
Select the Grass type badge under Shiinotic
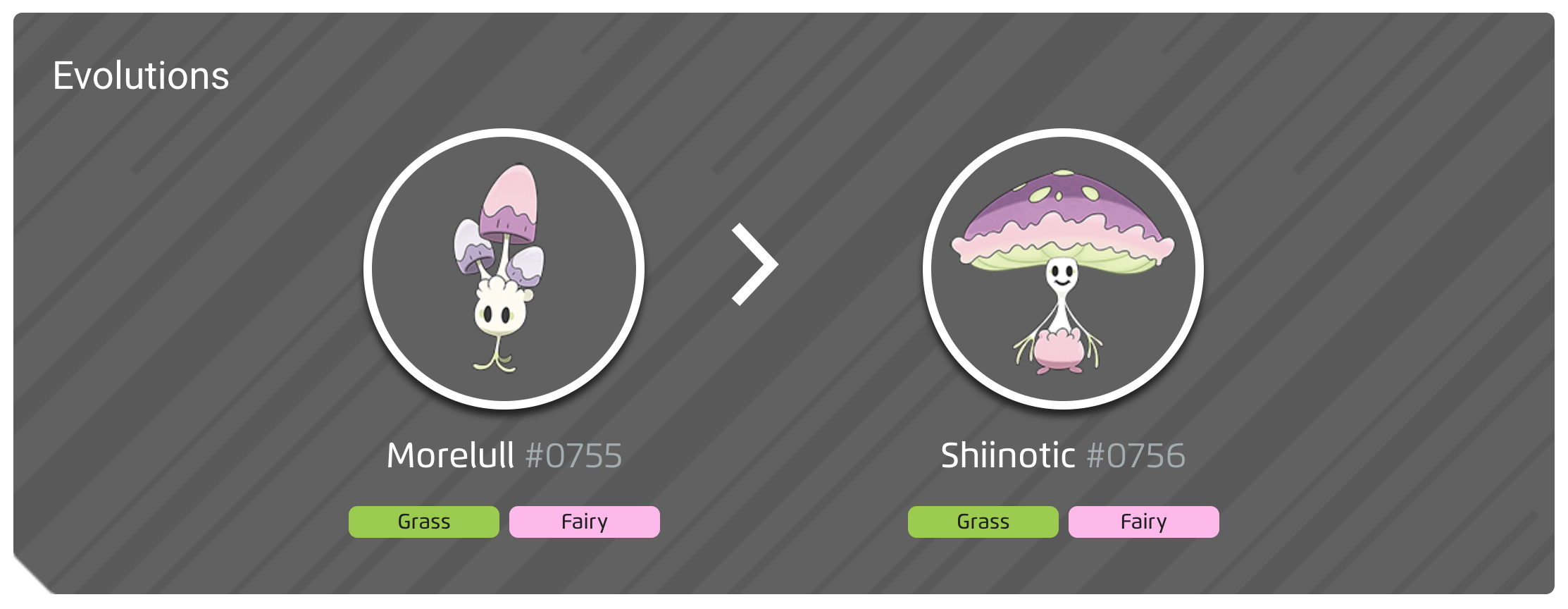point(983,522)
